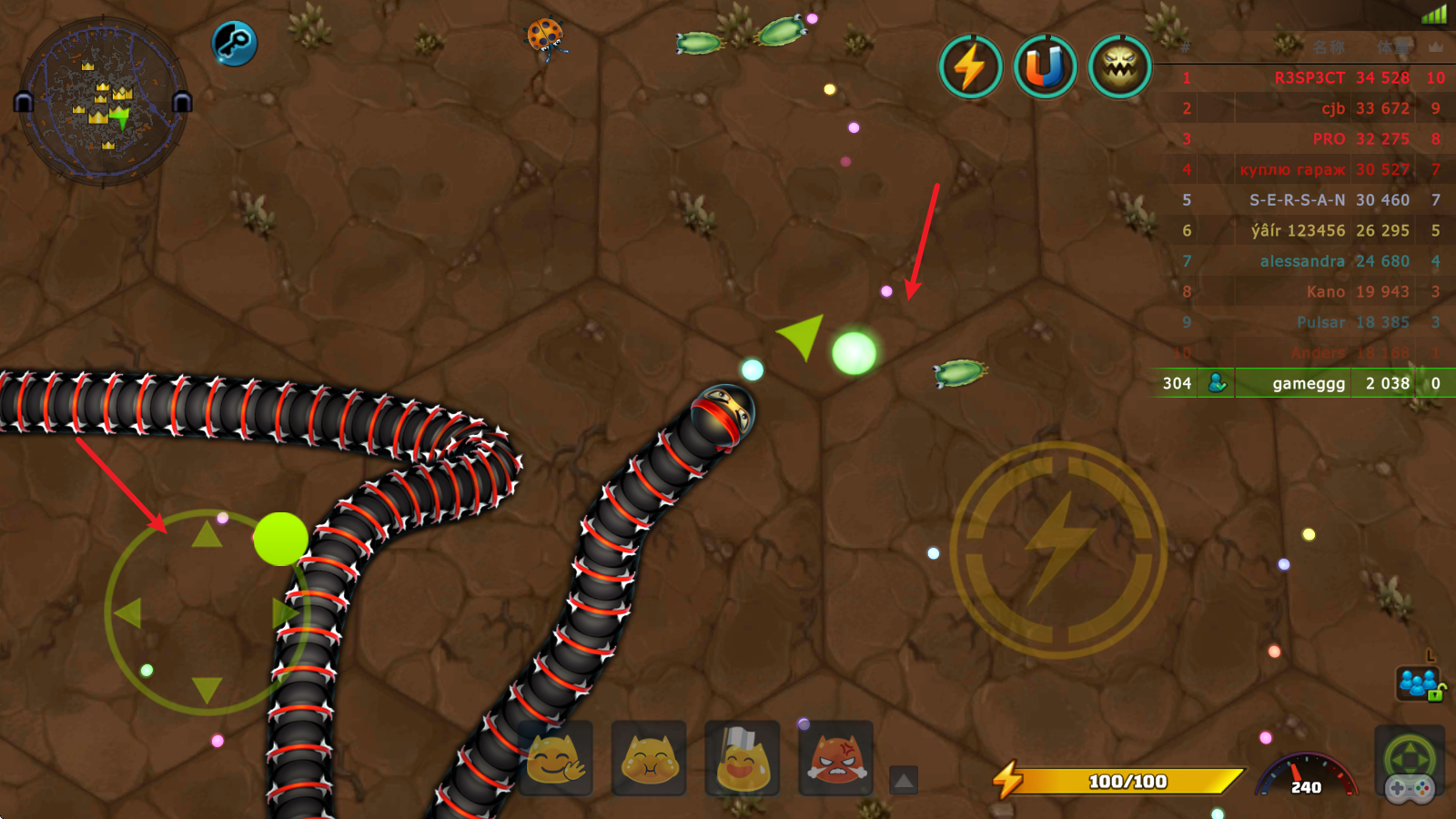Screen dimensions: 1456x819
Task: Select R3SP3CT in the leaderboard
Action: [x=1309, y=78]
